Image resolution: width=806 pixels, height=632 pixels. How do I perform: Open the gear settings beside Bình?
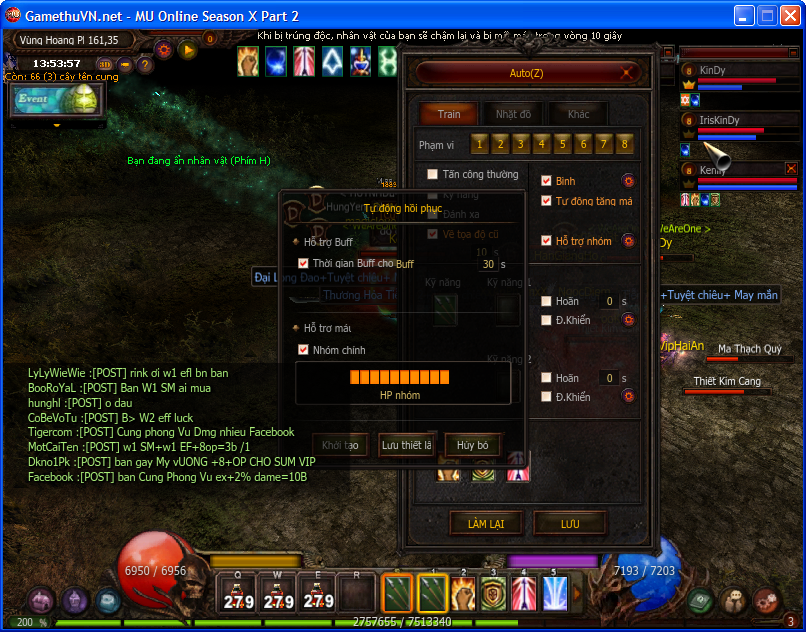628,181
